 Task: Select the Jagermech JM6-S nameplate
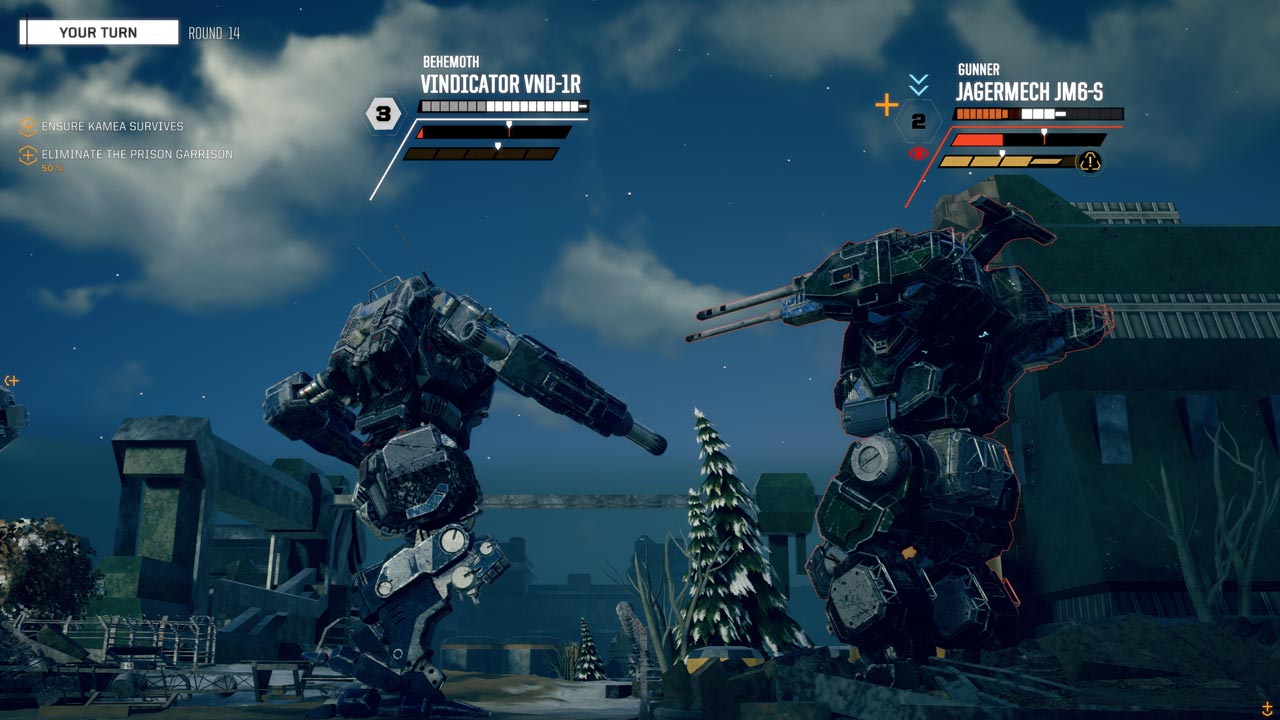click(x=1029, y=92)
